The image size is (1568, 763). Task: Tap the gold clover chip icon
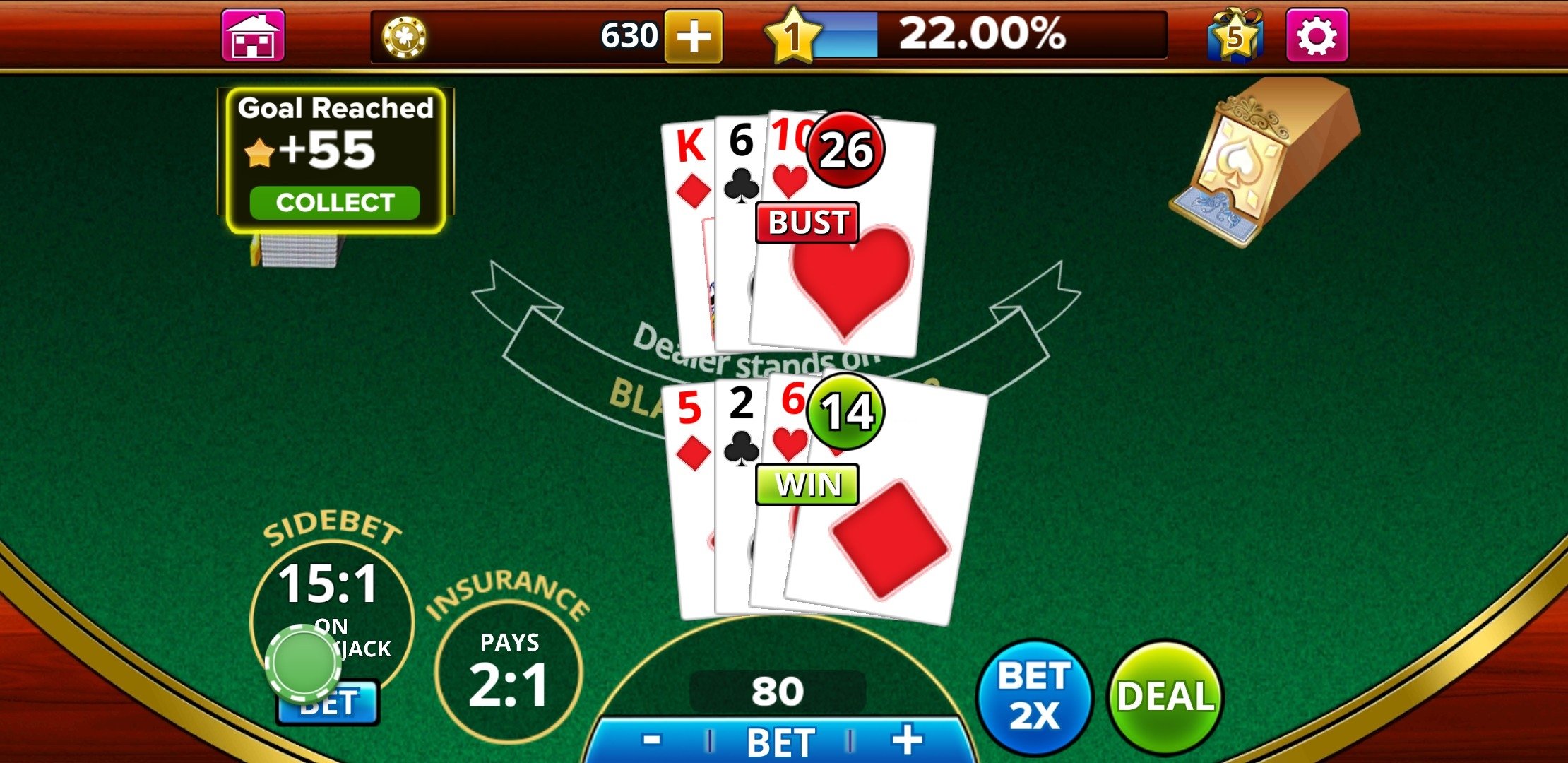tap(404, 37)
